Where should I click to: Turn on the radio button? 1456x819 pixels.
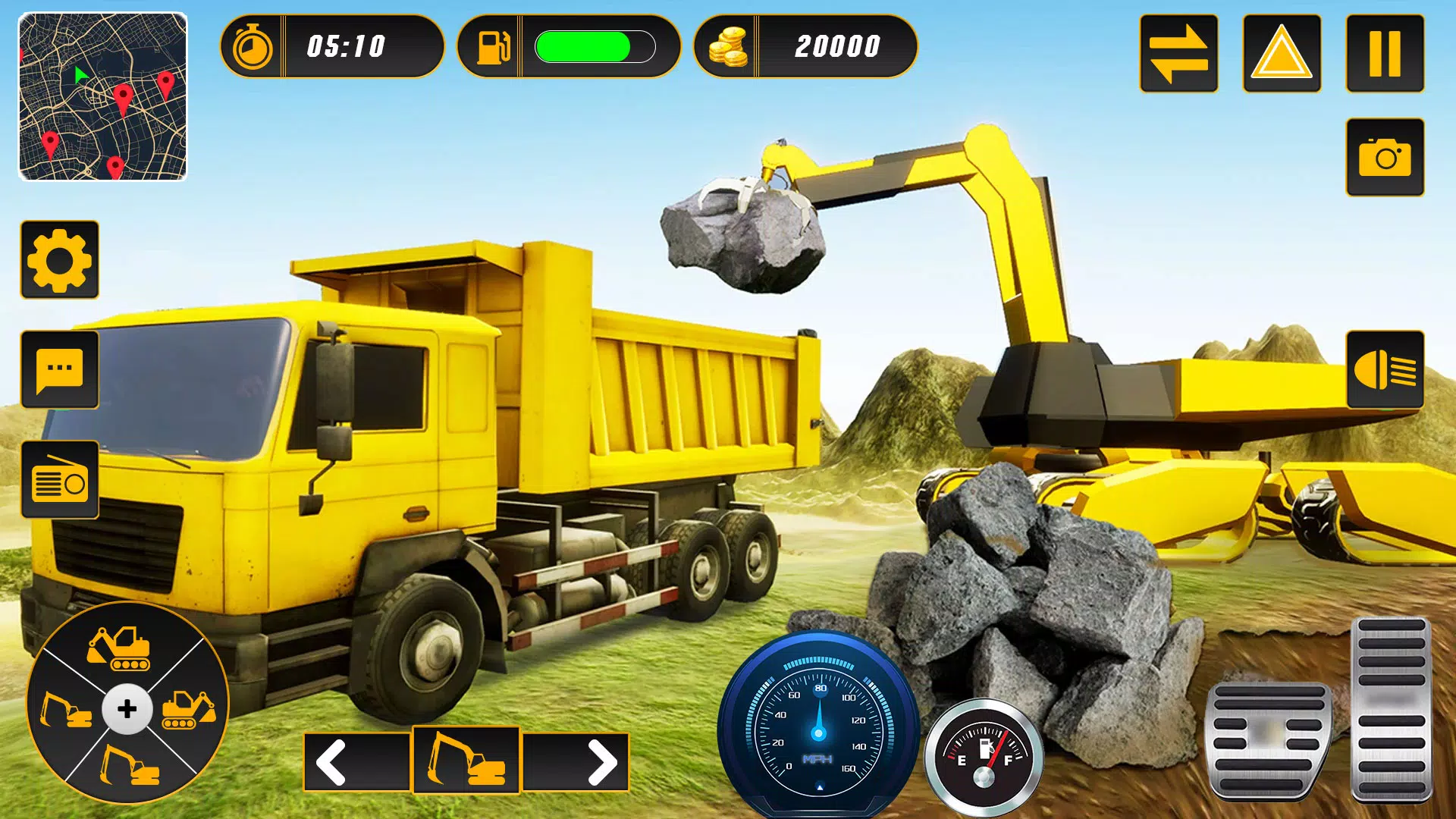click(59, 480)
